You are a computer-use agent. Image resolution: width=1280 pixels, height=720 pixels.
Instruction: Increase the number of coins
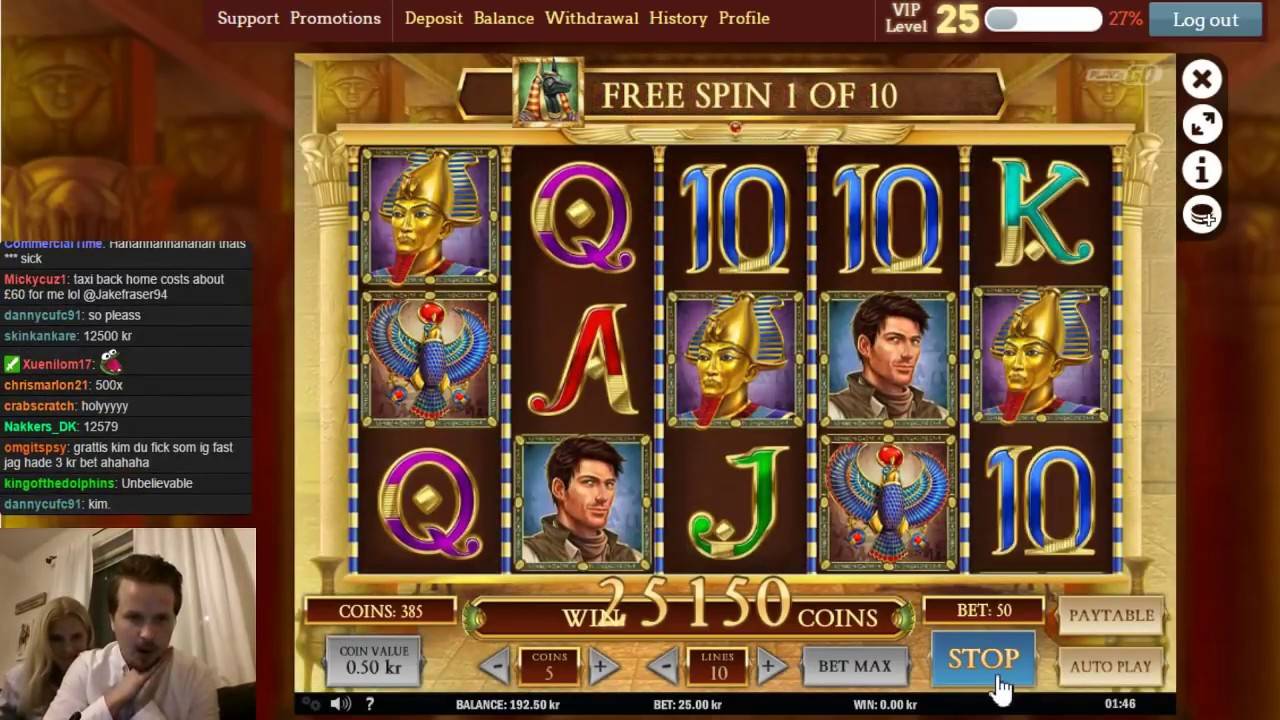(602, 666)
